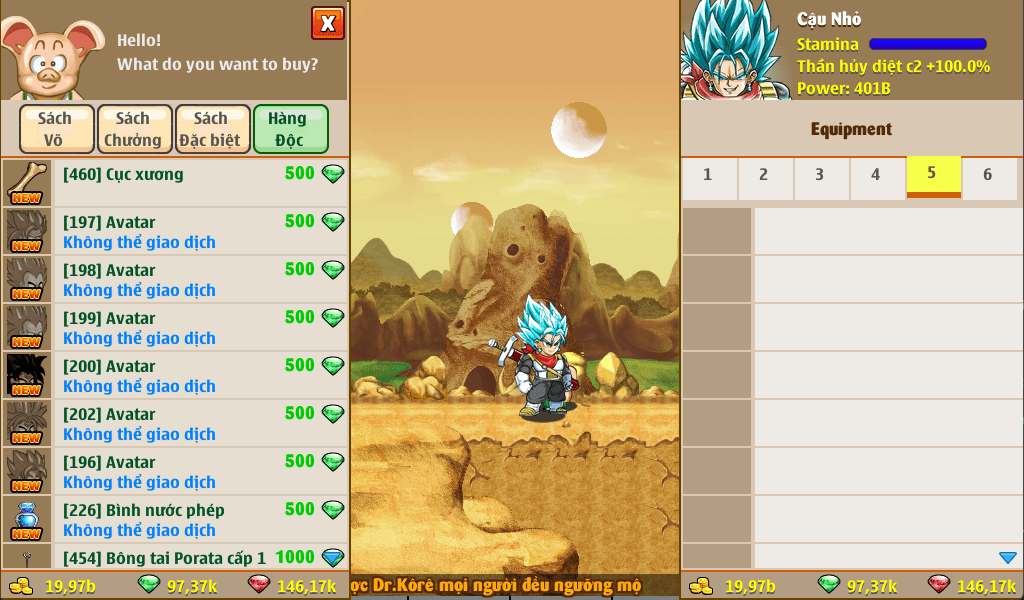
Task: Pick the [198] Avatar listing
Action: tap(175, 279)
